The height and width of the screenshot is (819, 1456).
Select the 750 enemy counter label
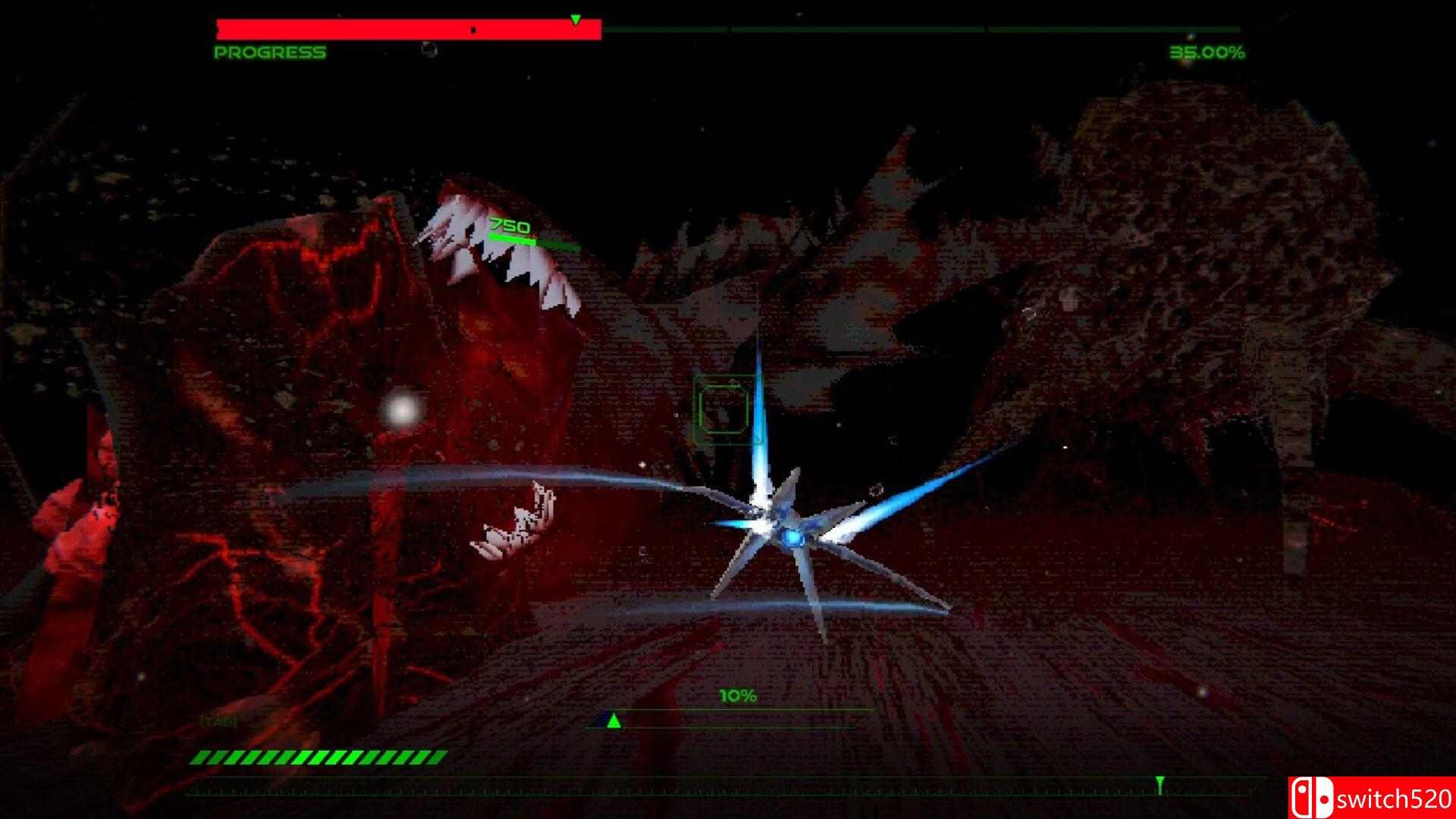tap(509, 225)
